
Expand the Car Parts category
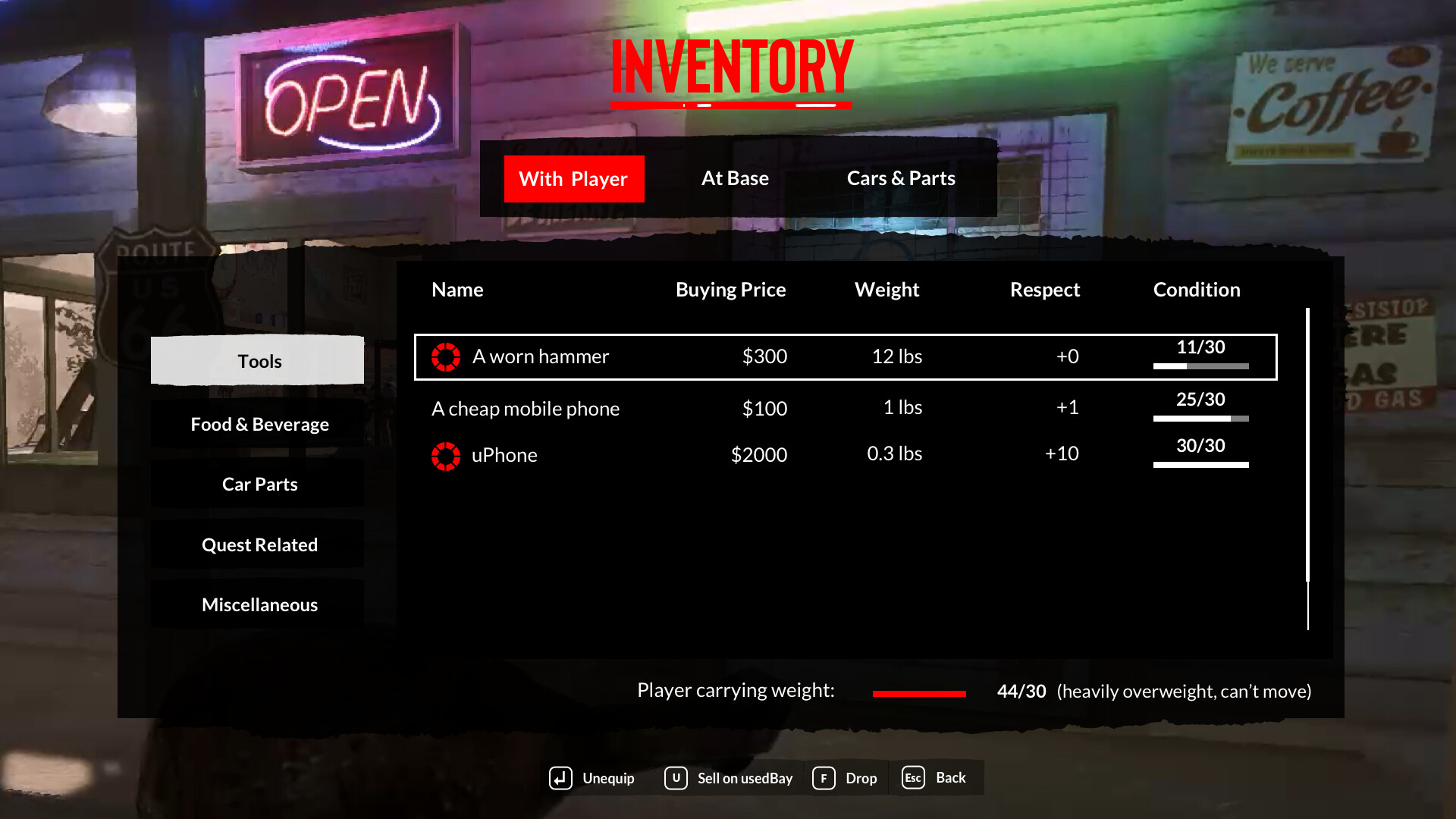click(258, 484)
